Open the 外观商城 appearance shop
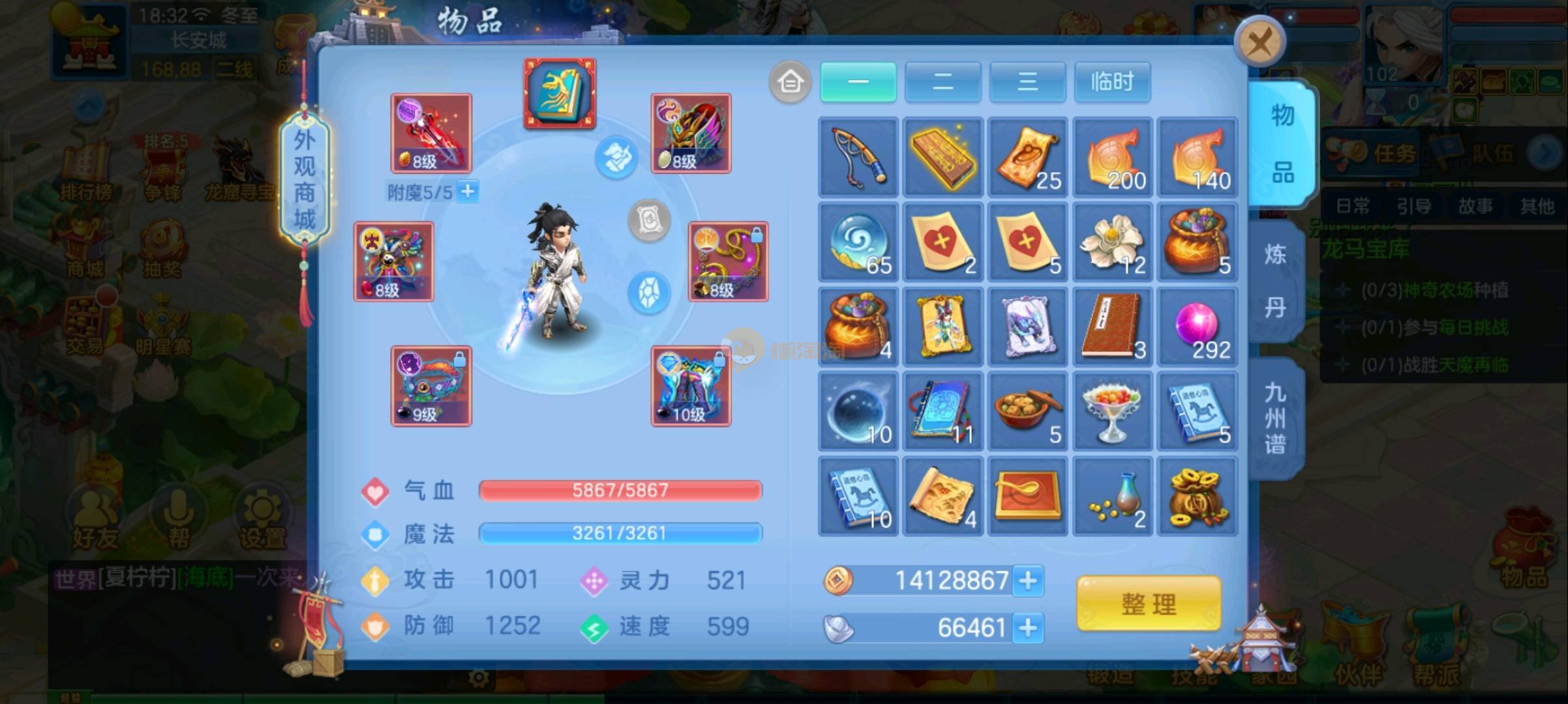The height and width of the screenshot is (704, 1568). (x=305, y=179)
